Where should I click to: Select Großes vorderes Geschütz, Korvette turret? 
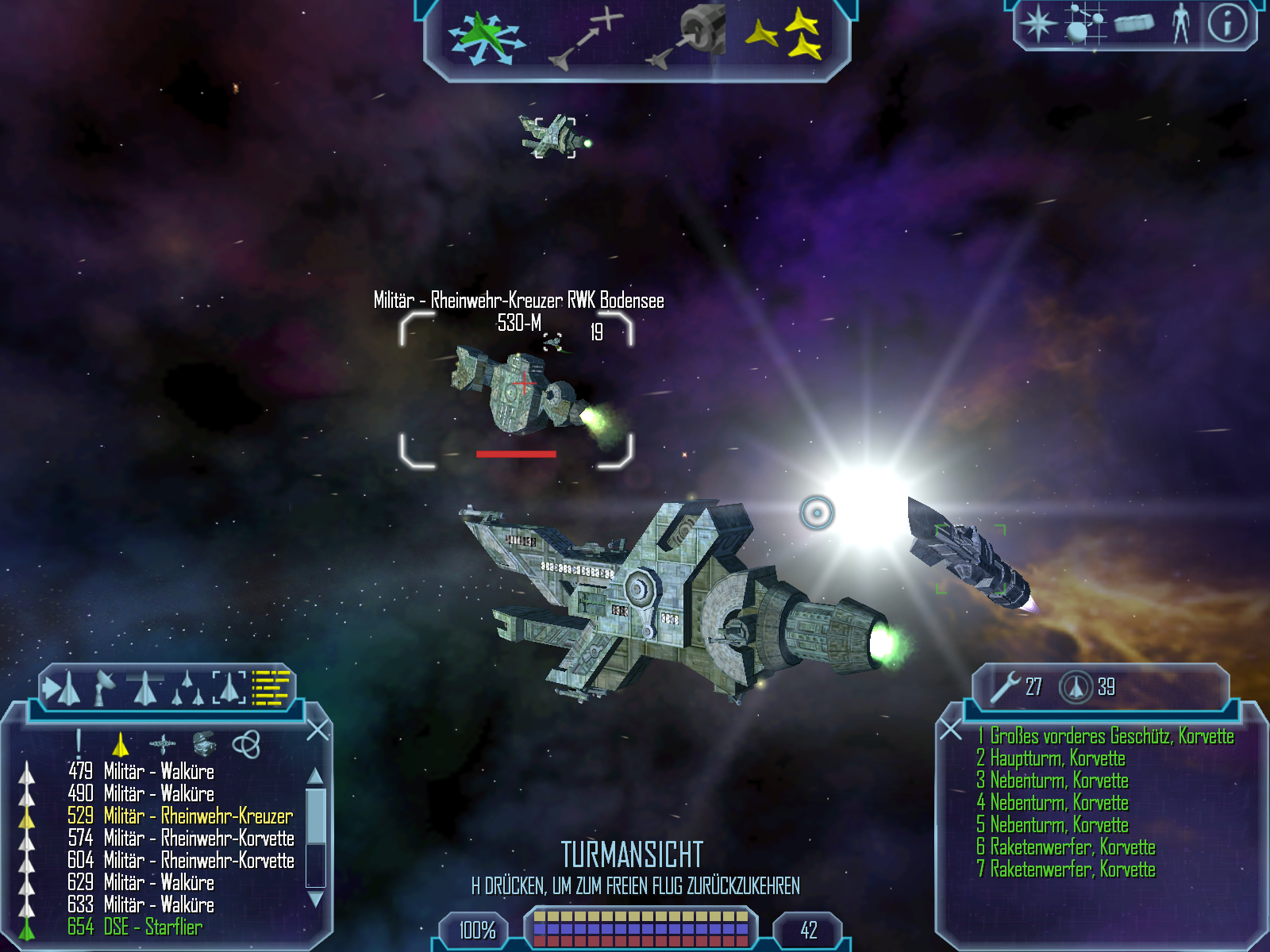pyautogui.click(x=1106, y=736)
